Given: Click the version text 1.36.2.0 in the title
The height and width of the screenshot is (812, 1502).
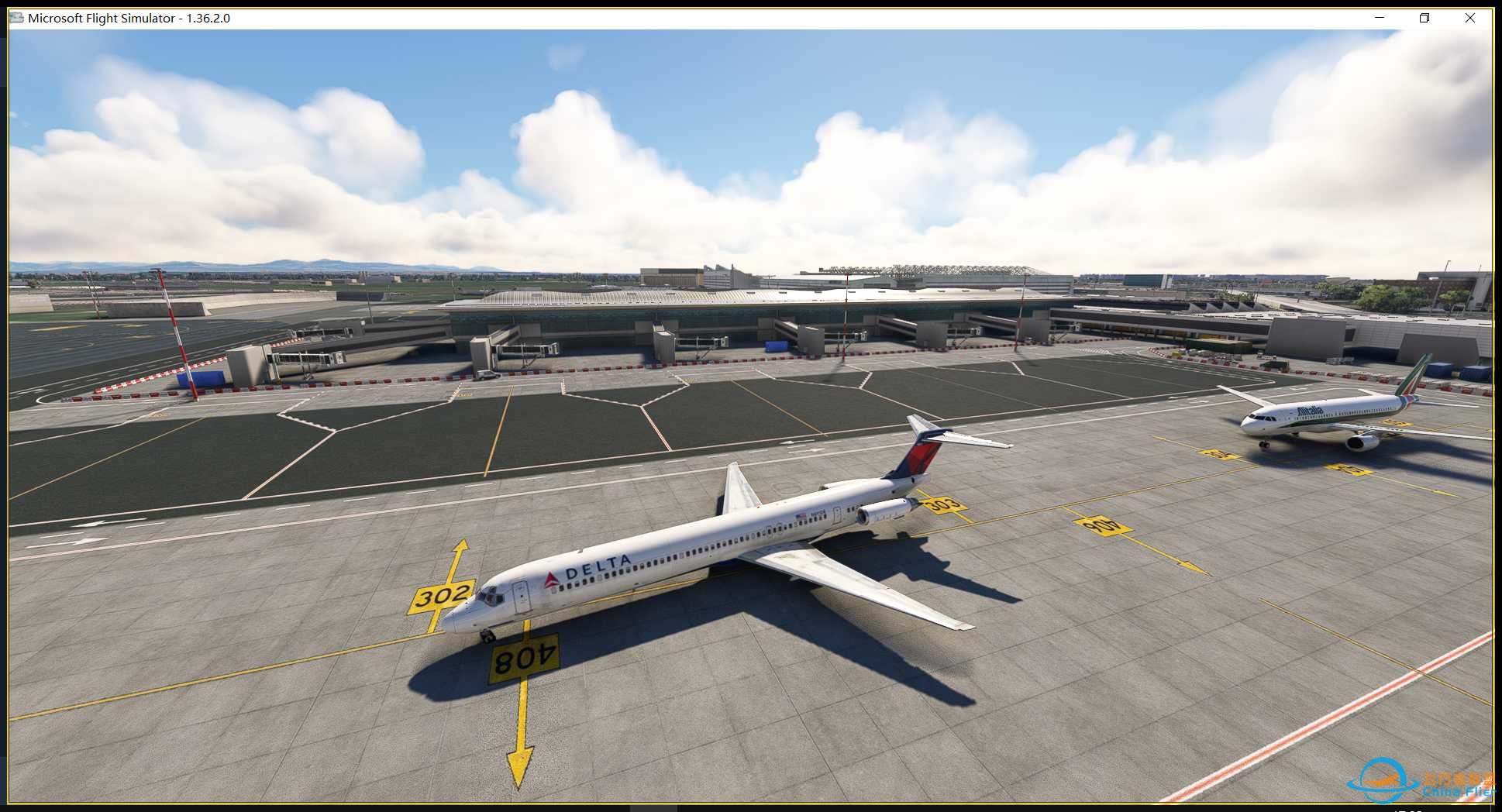Looking at the screenshot, I should [208, 17].
